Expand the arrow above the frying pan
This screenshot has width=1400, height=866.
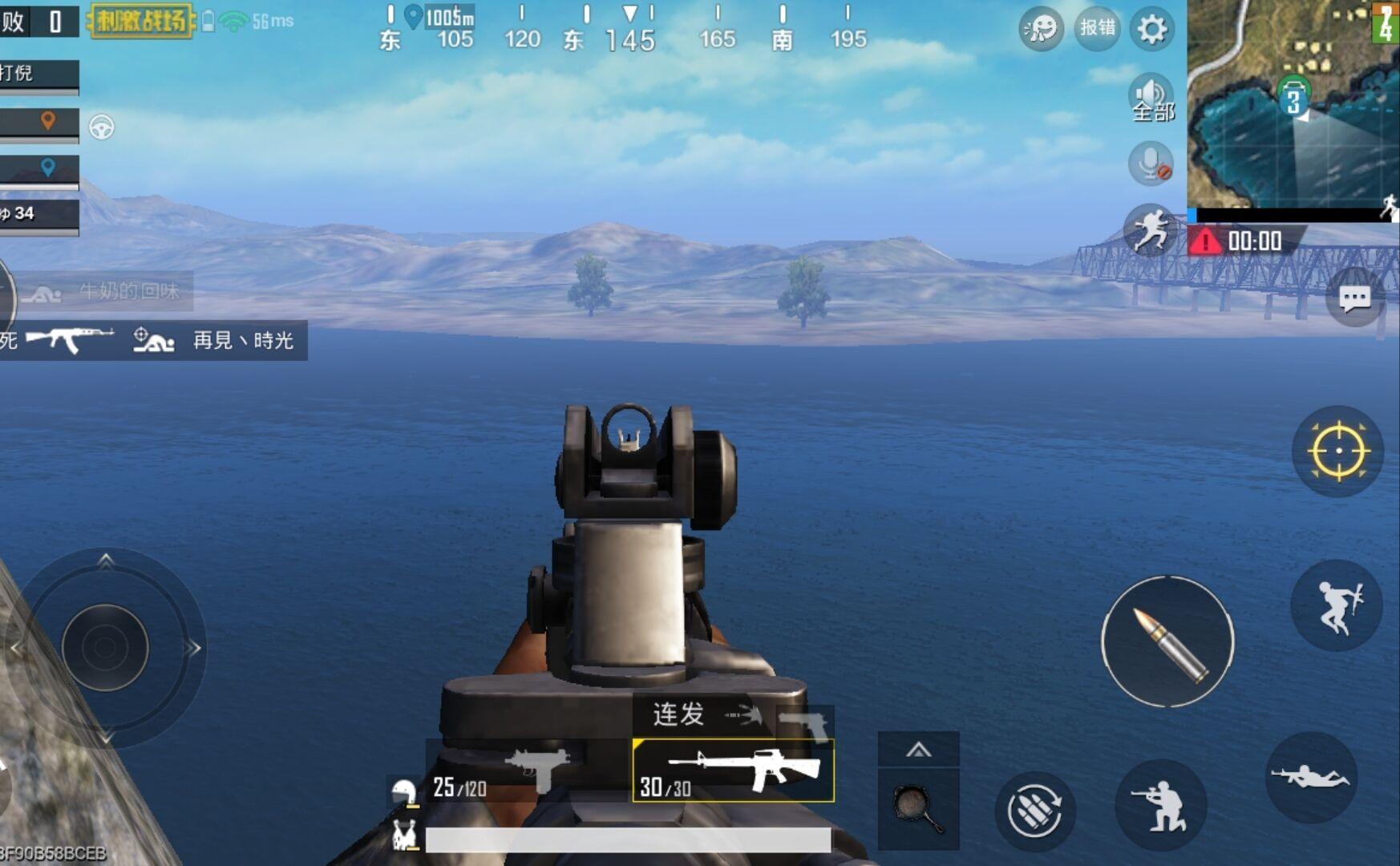coord(918,751)
